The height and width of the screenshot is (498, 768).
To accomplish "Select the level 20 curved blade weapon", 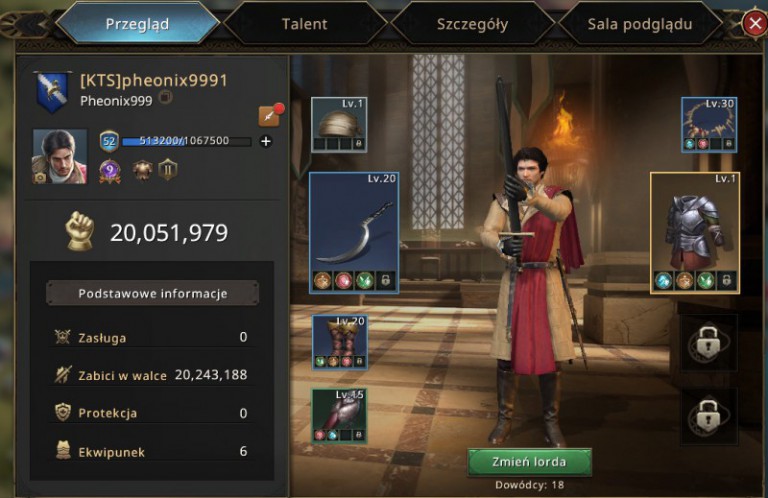I will (353, 232).
